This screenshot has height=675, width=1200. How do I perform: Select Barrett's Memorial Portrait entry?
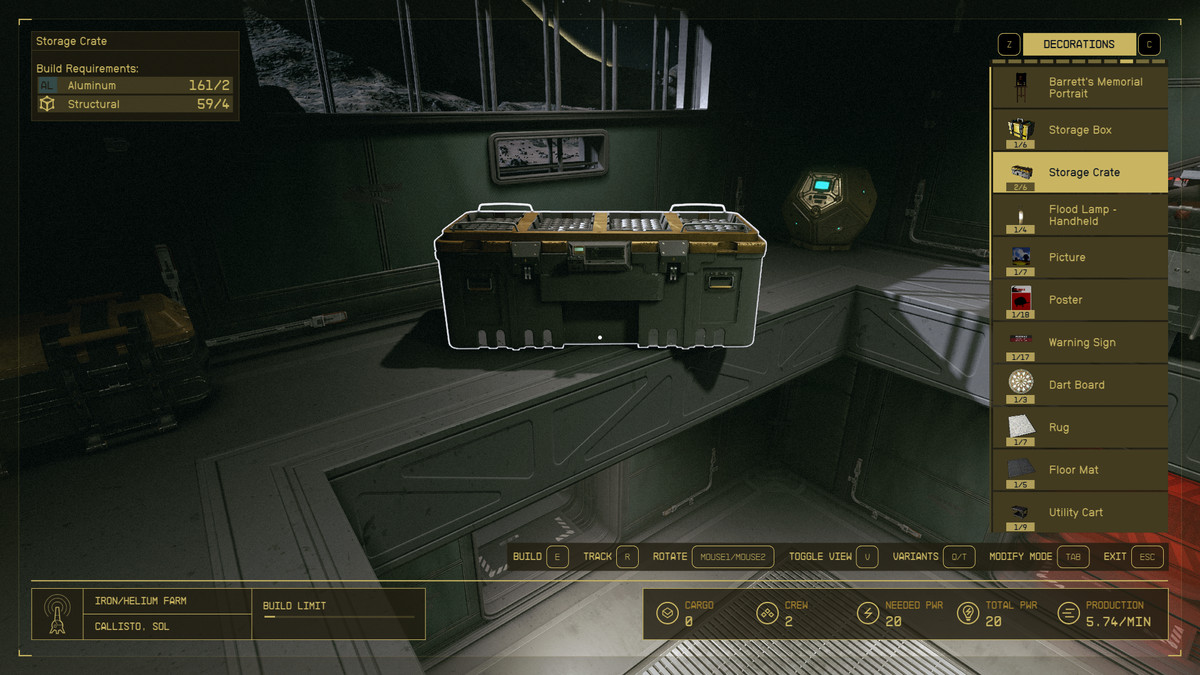click(x=1080, y=88)
